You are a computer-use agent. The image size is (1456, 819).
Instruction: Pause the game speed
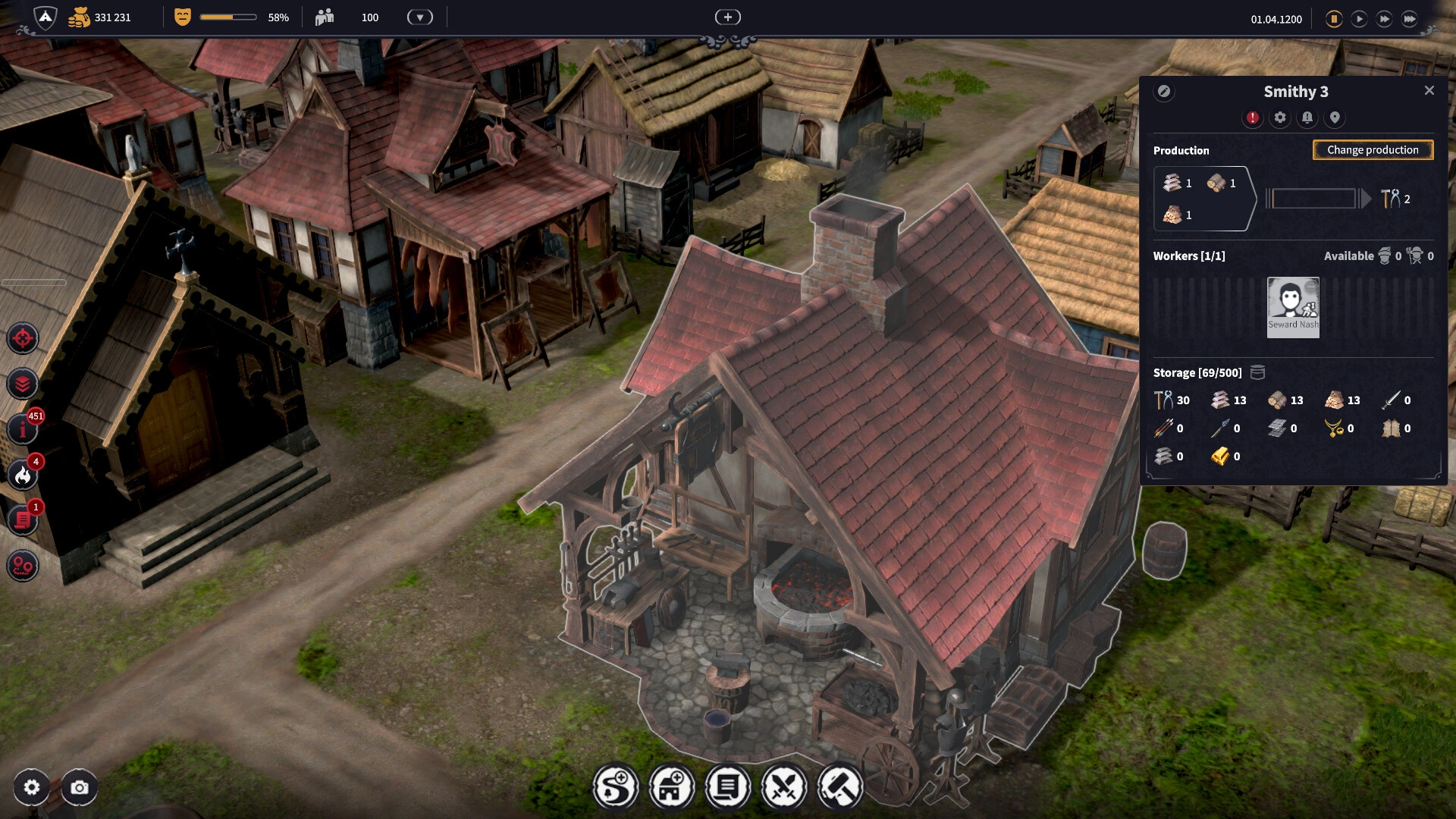point(1334,19)
